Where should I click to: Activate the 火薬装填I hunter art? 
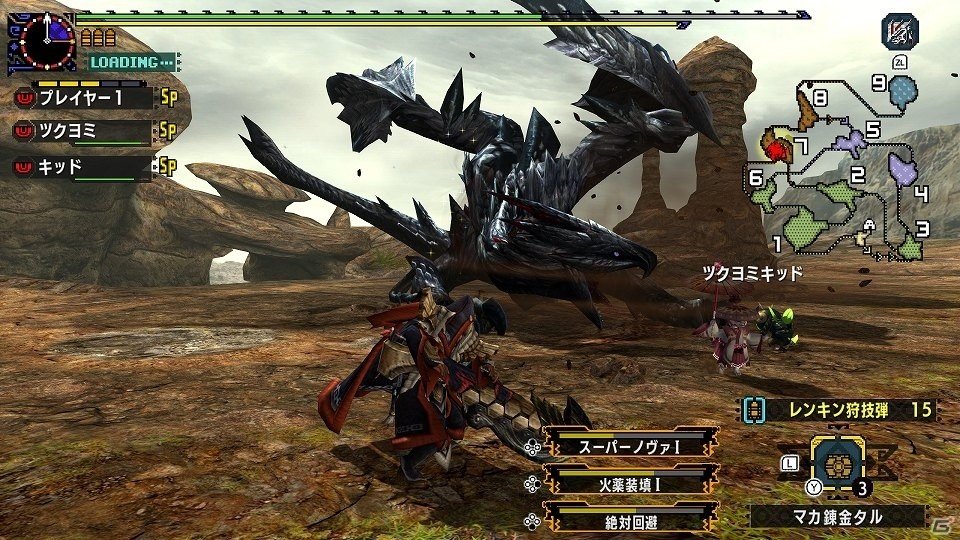tap(629, 482)
